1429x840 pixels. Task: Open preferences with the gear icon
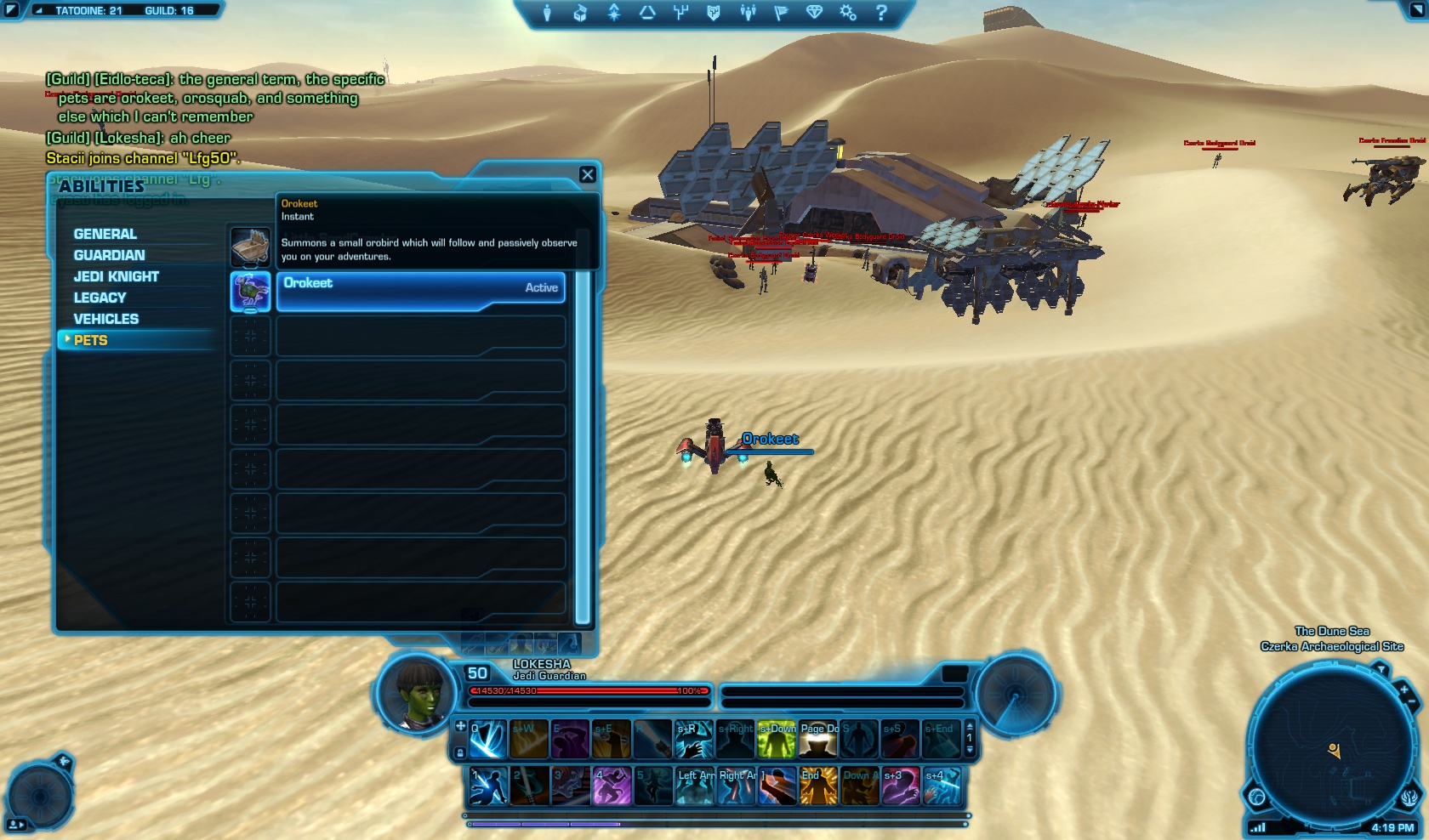847,13
